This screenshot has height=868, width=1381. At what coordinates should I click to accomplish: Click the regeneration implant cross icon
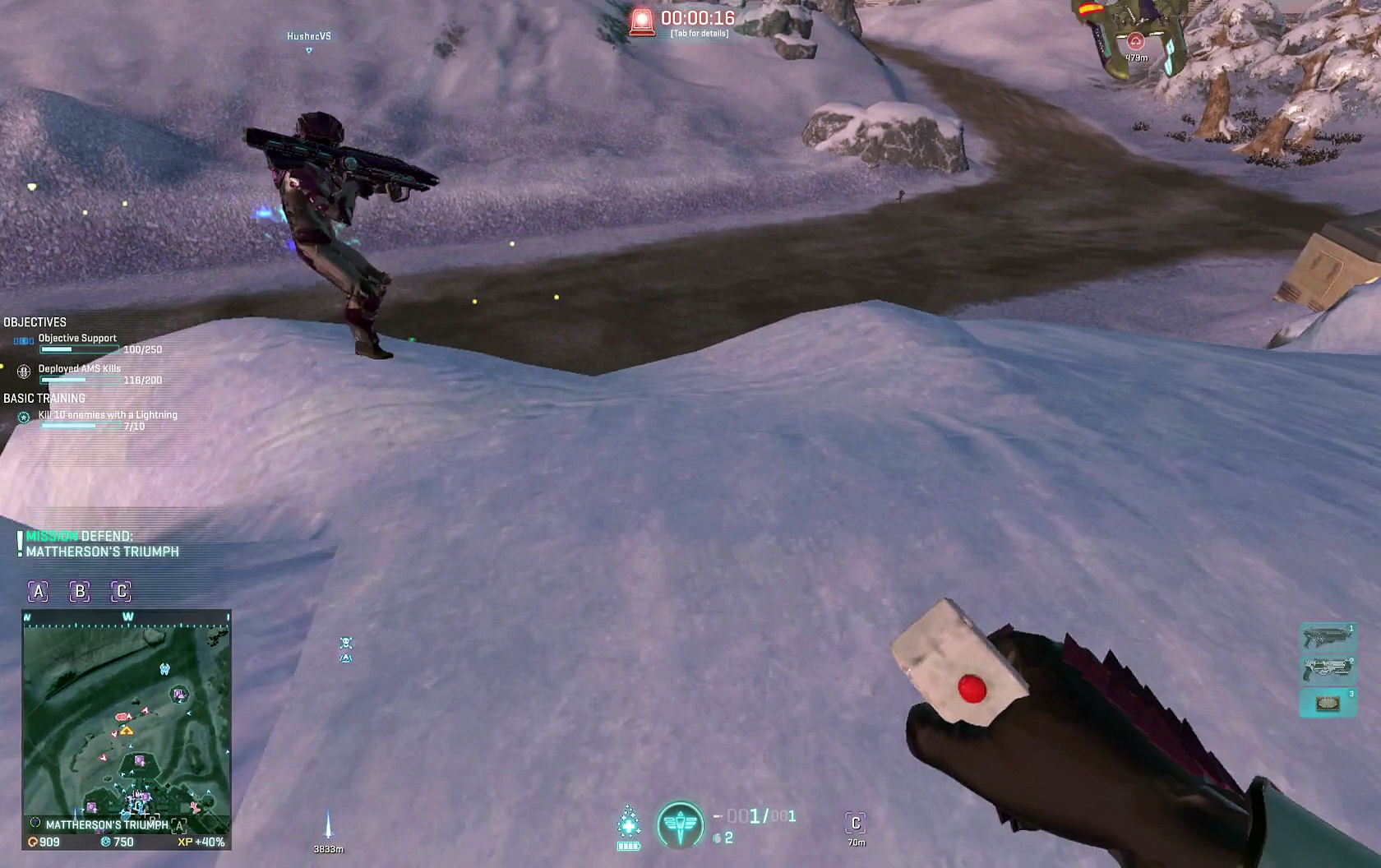[x=629, y=824]
